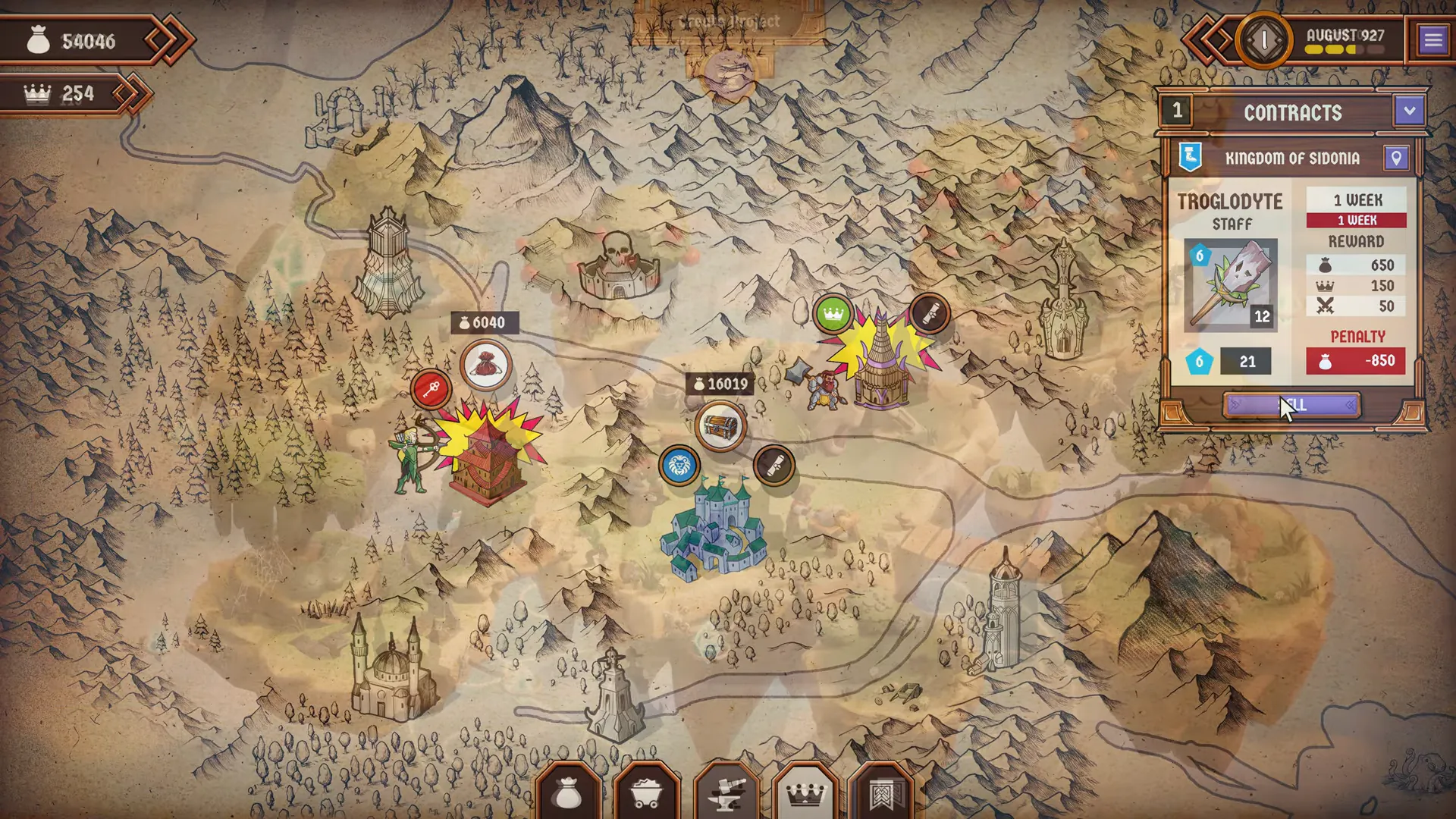
Task: Open the scroll marker beside the purple tower
Action: pyautogui.click(x=929, y=312)
